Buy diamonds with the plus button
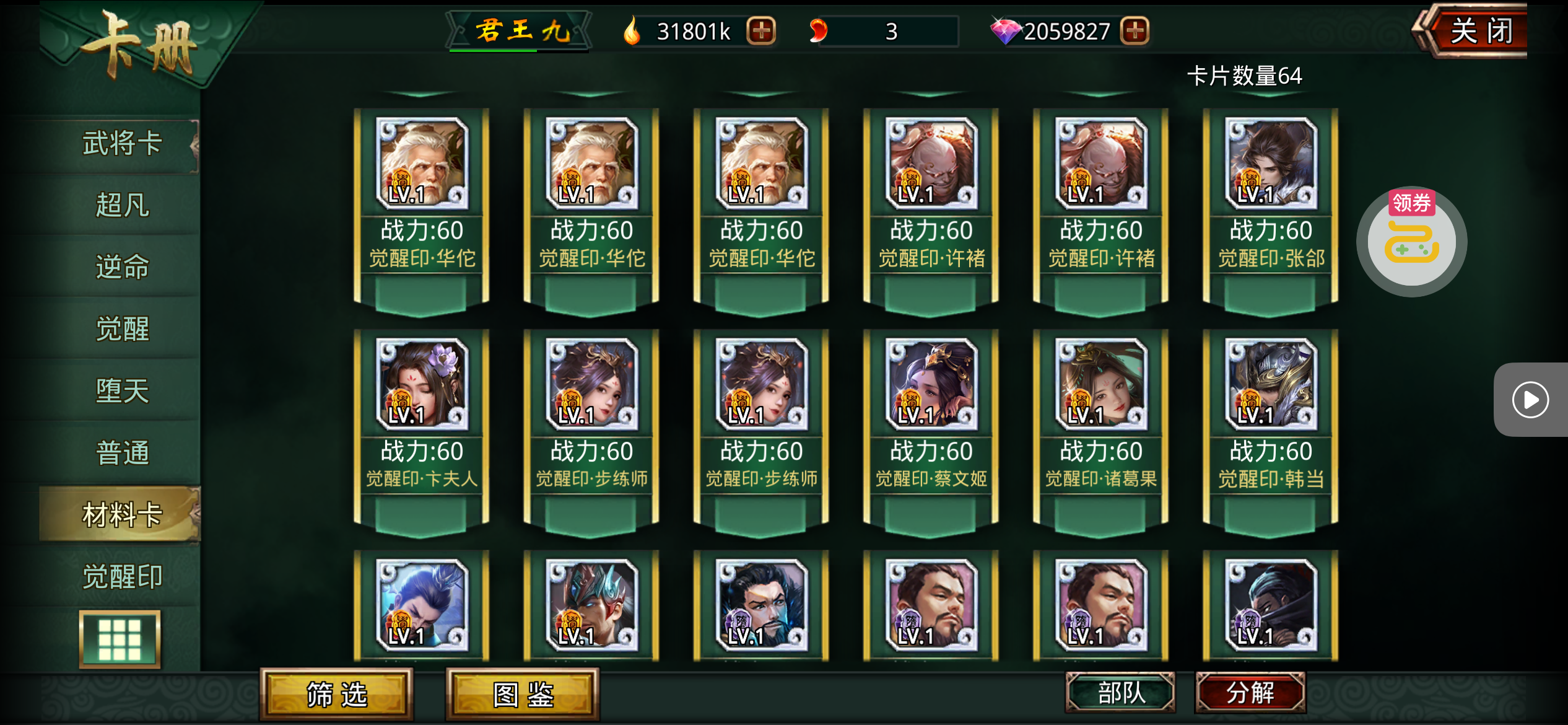The width and height of the screenshot is (1568, 725). click(1135, 31)
